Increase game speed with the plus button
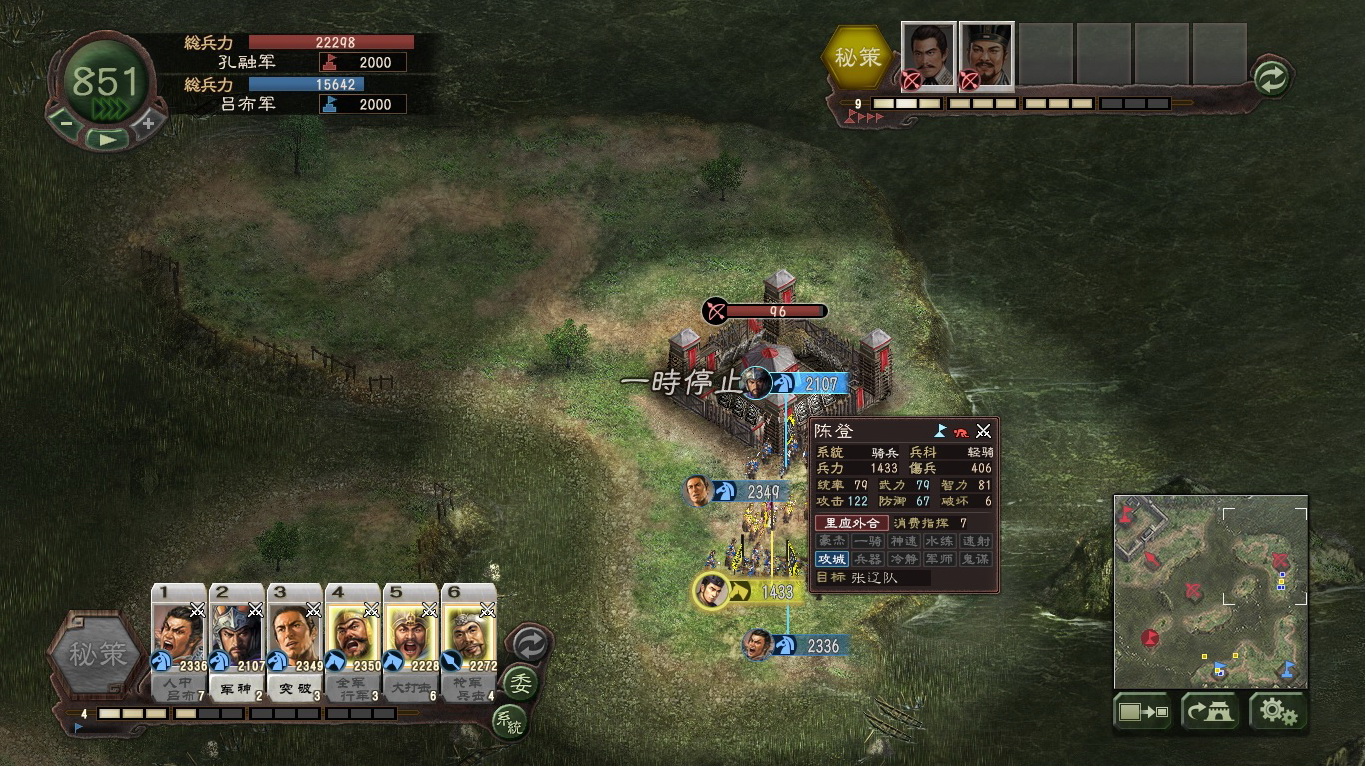This screenshot has width=1366, height=768. pyautogui.click(x=147, y=123)
